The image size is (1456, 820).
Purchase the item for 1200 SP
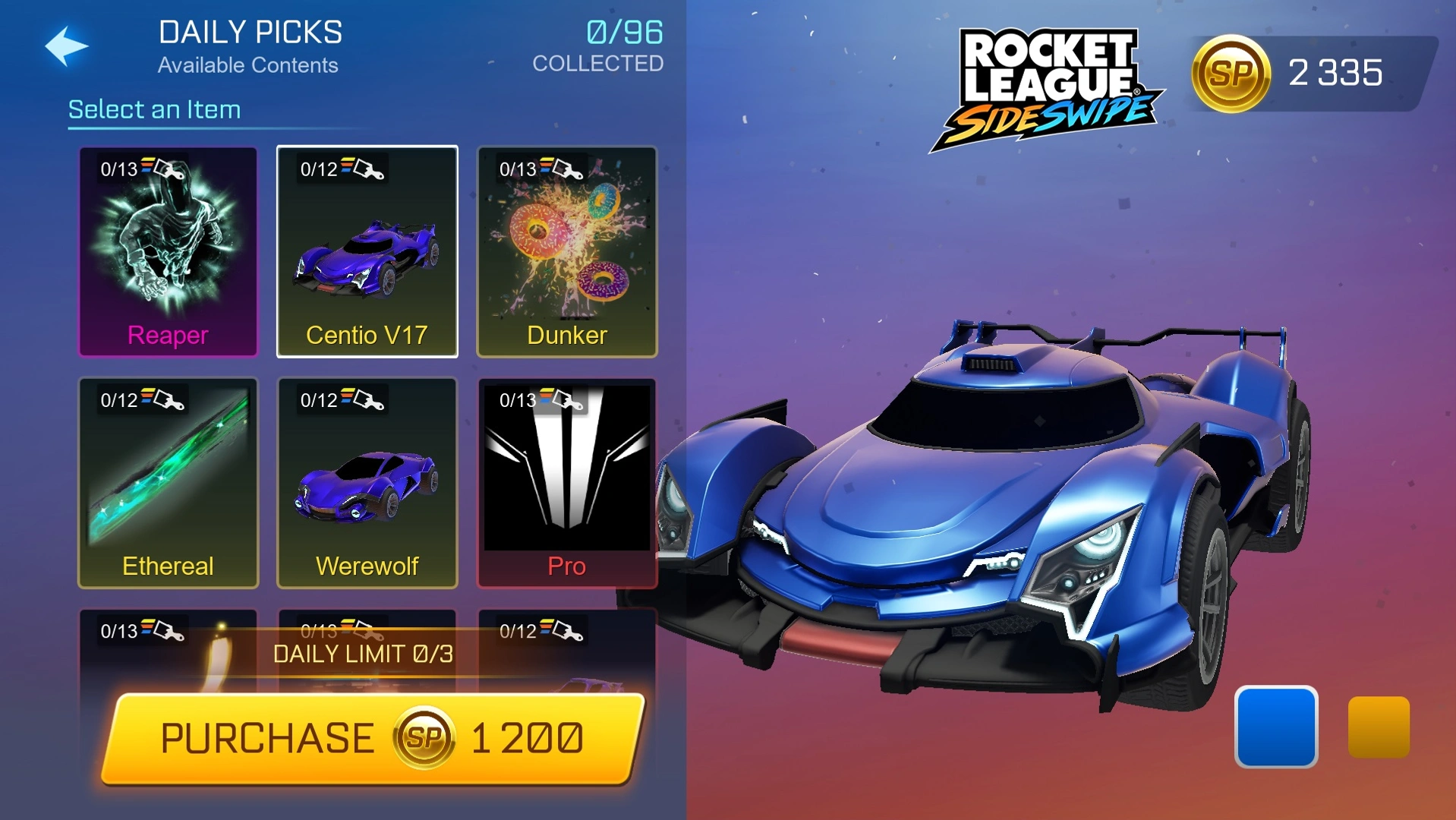(x=372, y=738)
